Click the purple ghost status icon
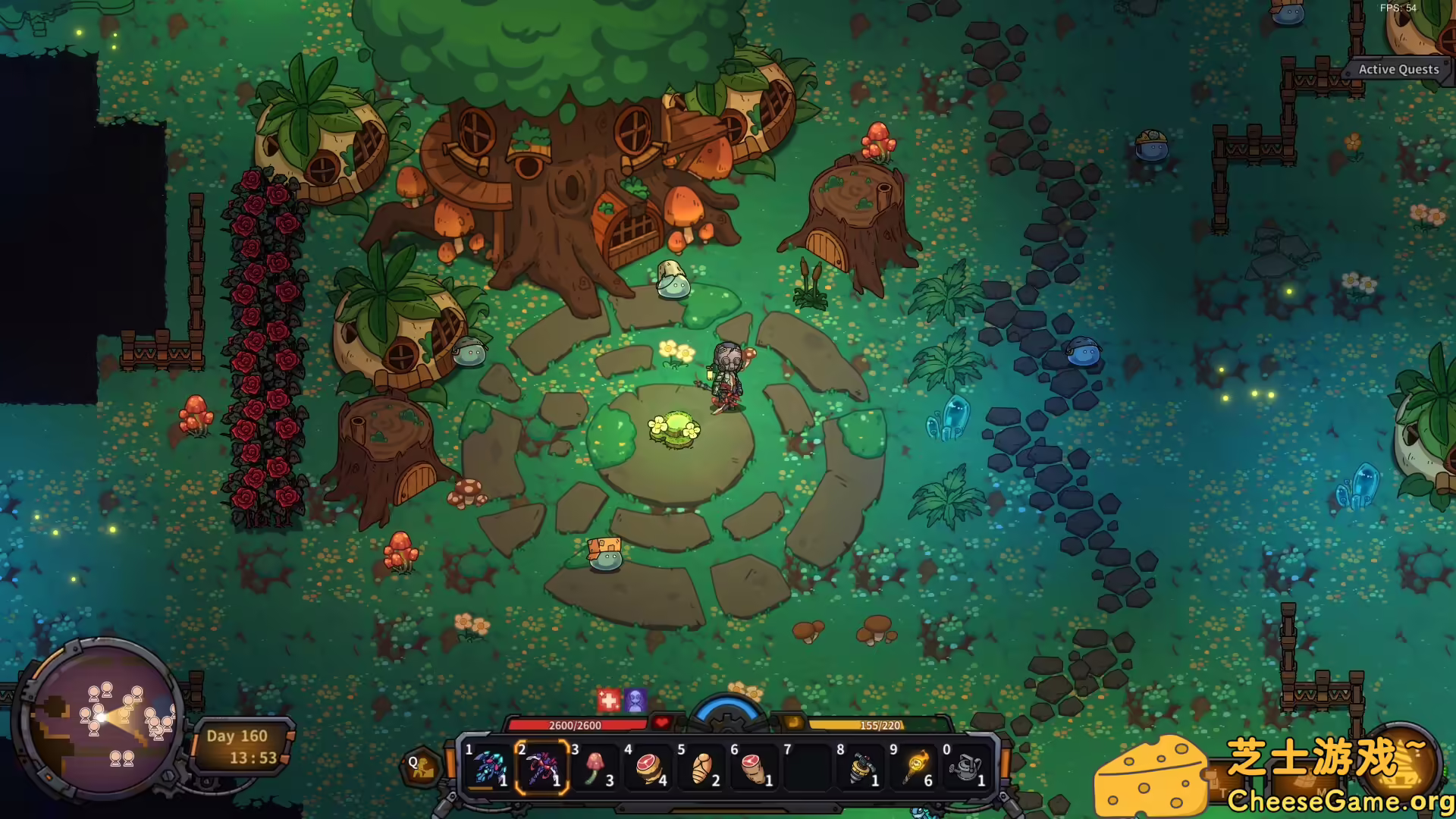1456x819 pixels. coord(635,700)
